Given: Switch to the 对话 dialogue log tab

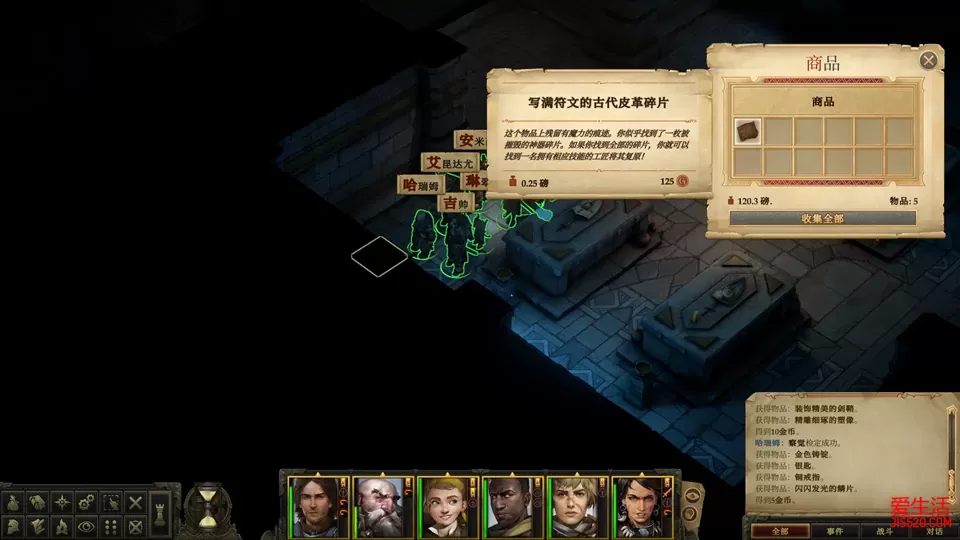Looking at the screenshot, I should point(932,531).
